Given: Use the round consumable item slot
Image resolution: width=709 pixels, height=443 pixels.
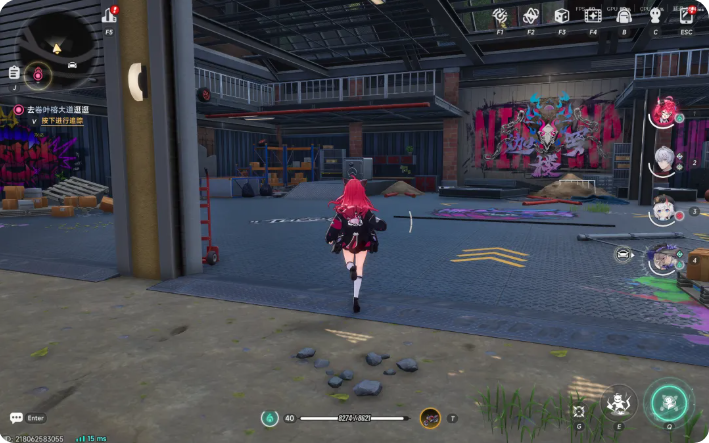Looking at the screenshot, I should pyautogui.click(x=430, y=418).
